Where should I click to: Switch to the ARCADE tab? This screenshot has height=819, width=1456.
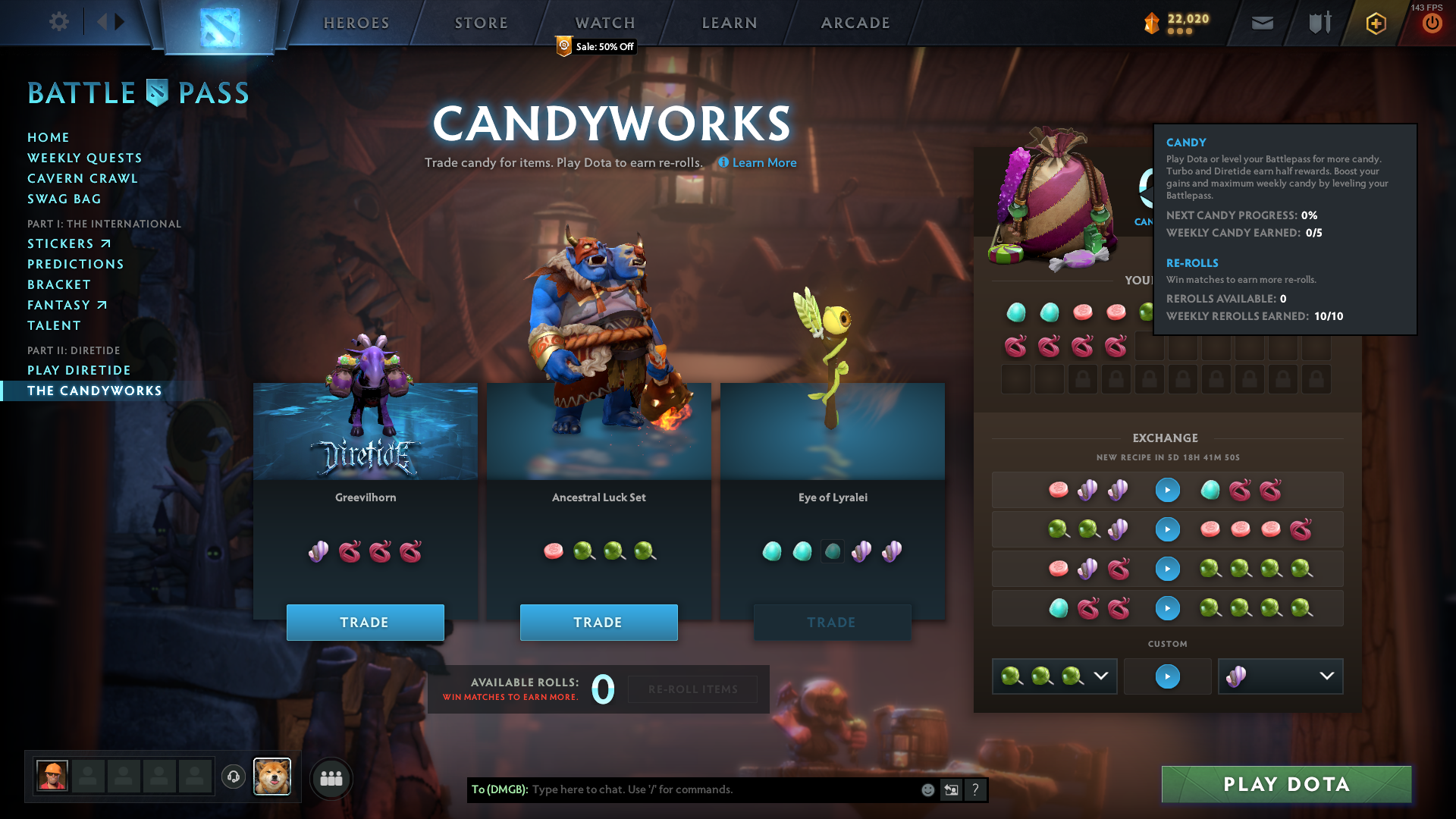point(855,23)
